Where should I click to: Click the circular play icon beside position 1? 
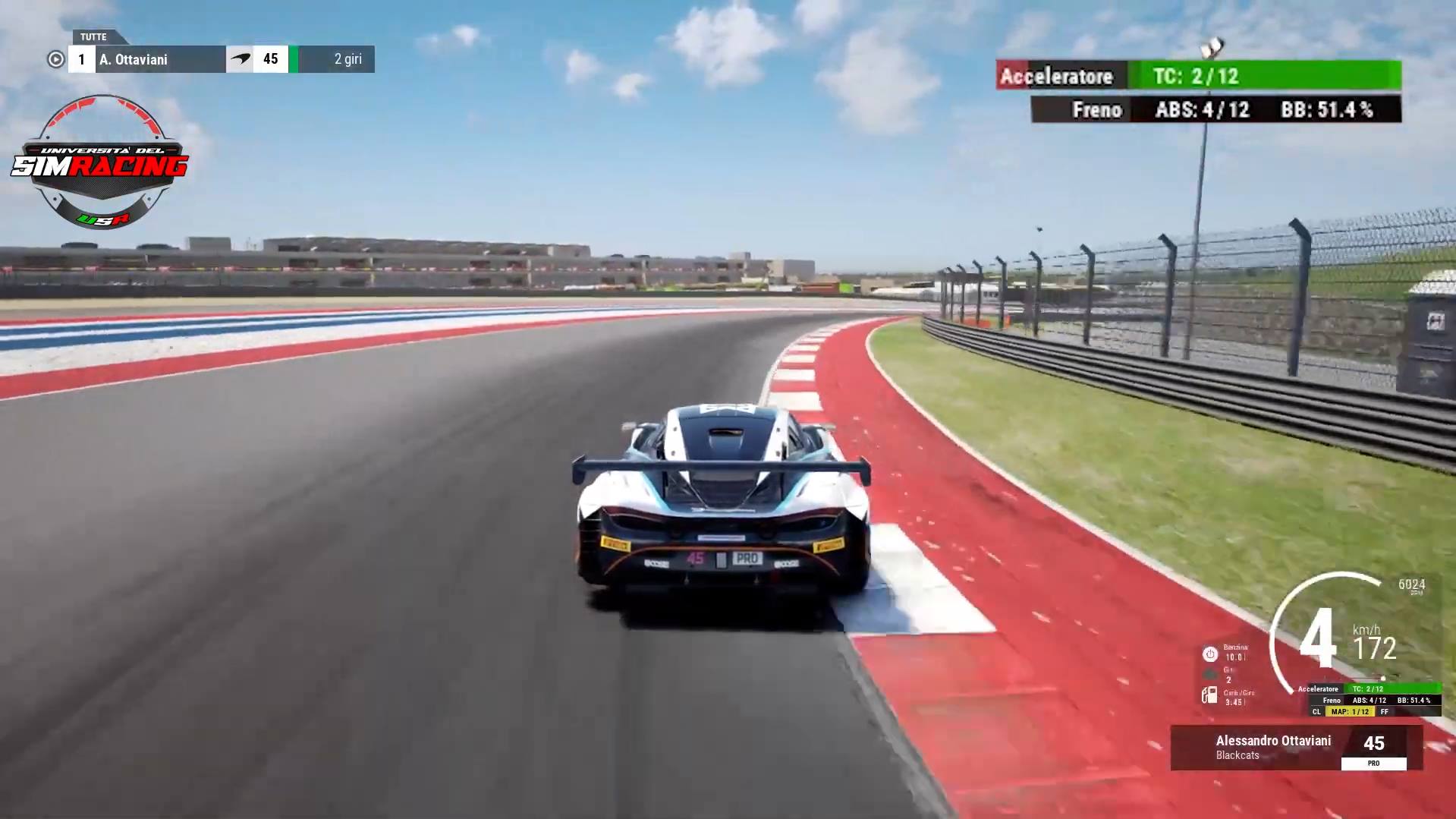[x=55, y=59]
